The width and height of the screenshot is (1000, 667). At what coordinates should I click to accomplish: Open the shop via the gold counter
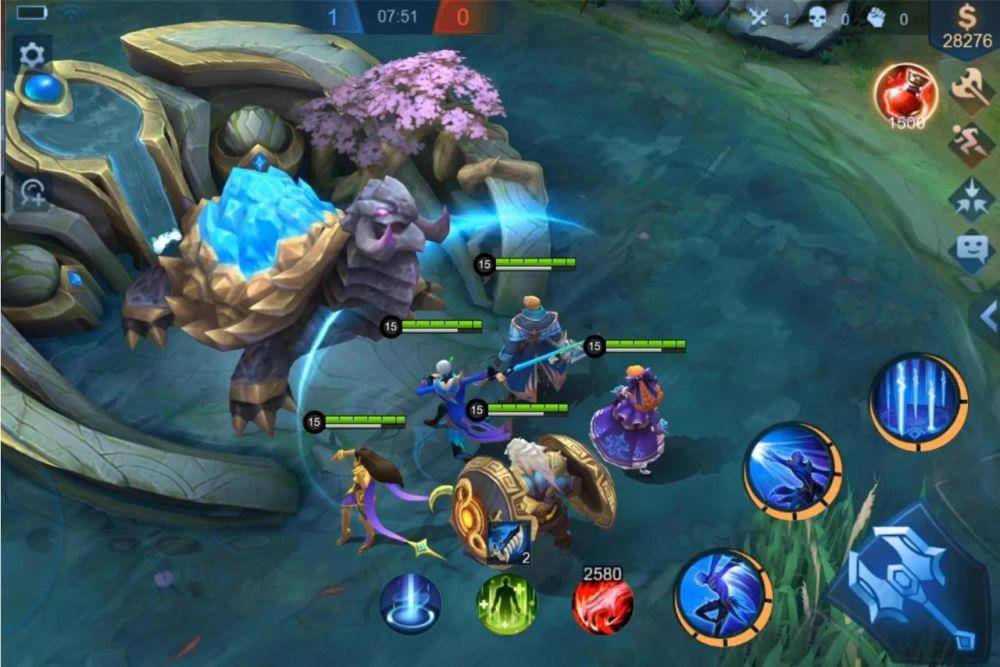[967, 30]
